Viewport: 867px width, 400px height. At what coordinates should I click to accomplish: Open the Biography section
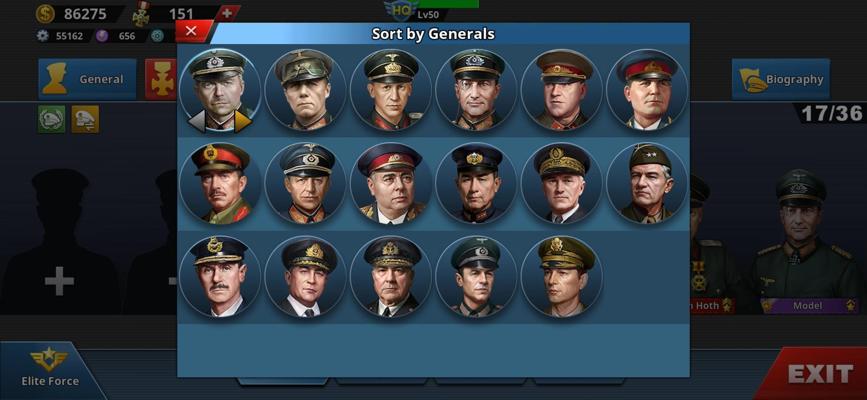click(780, 79)
